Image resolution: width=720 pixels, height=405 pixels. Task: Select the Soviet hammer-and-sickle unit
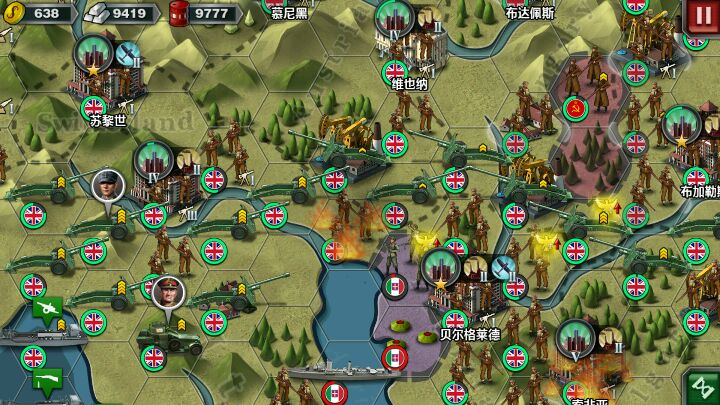click(x=573, y=105)
